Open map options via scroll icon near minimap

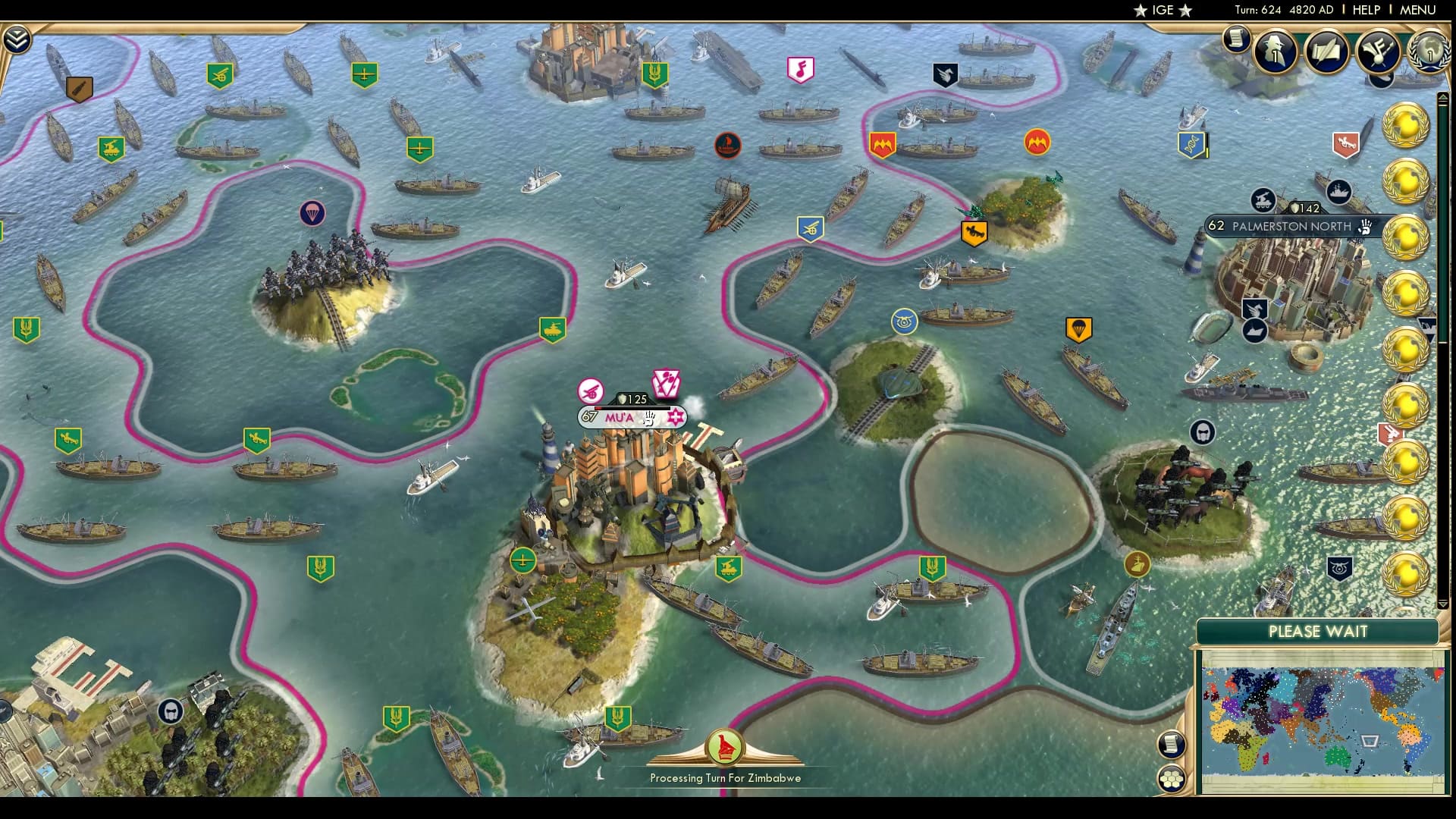1172,743
